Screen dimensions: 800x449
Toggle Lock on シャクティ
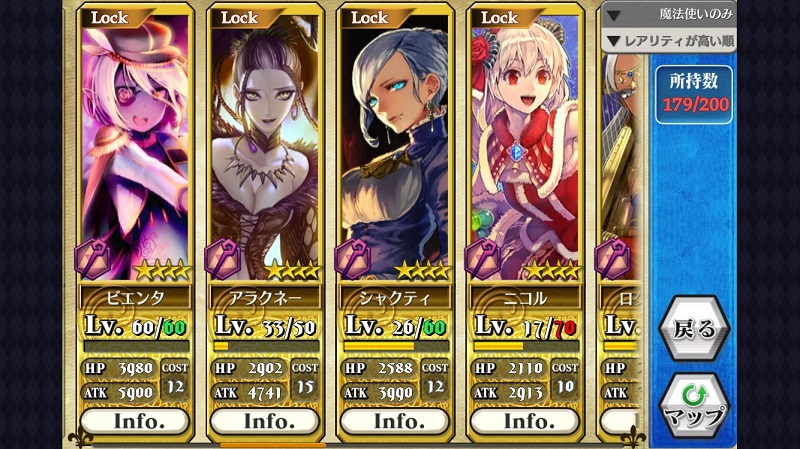click(x=370, y=17)
